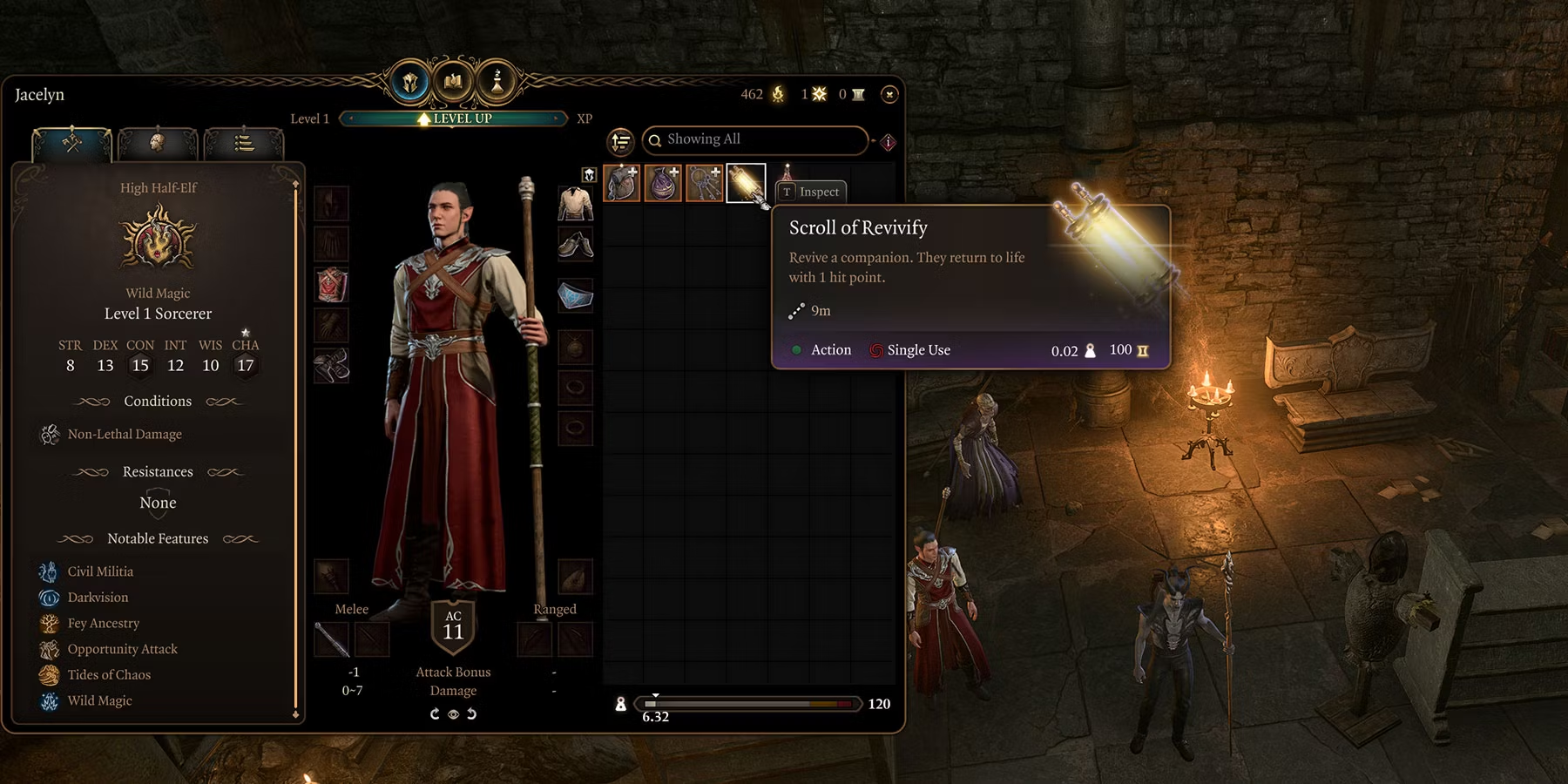Select the Scroll of Revivify slot
The height and width of the screenshot is (784, 1568).
[x=746, y=183]
